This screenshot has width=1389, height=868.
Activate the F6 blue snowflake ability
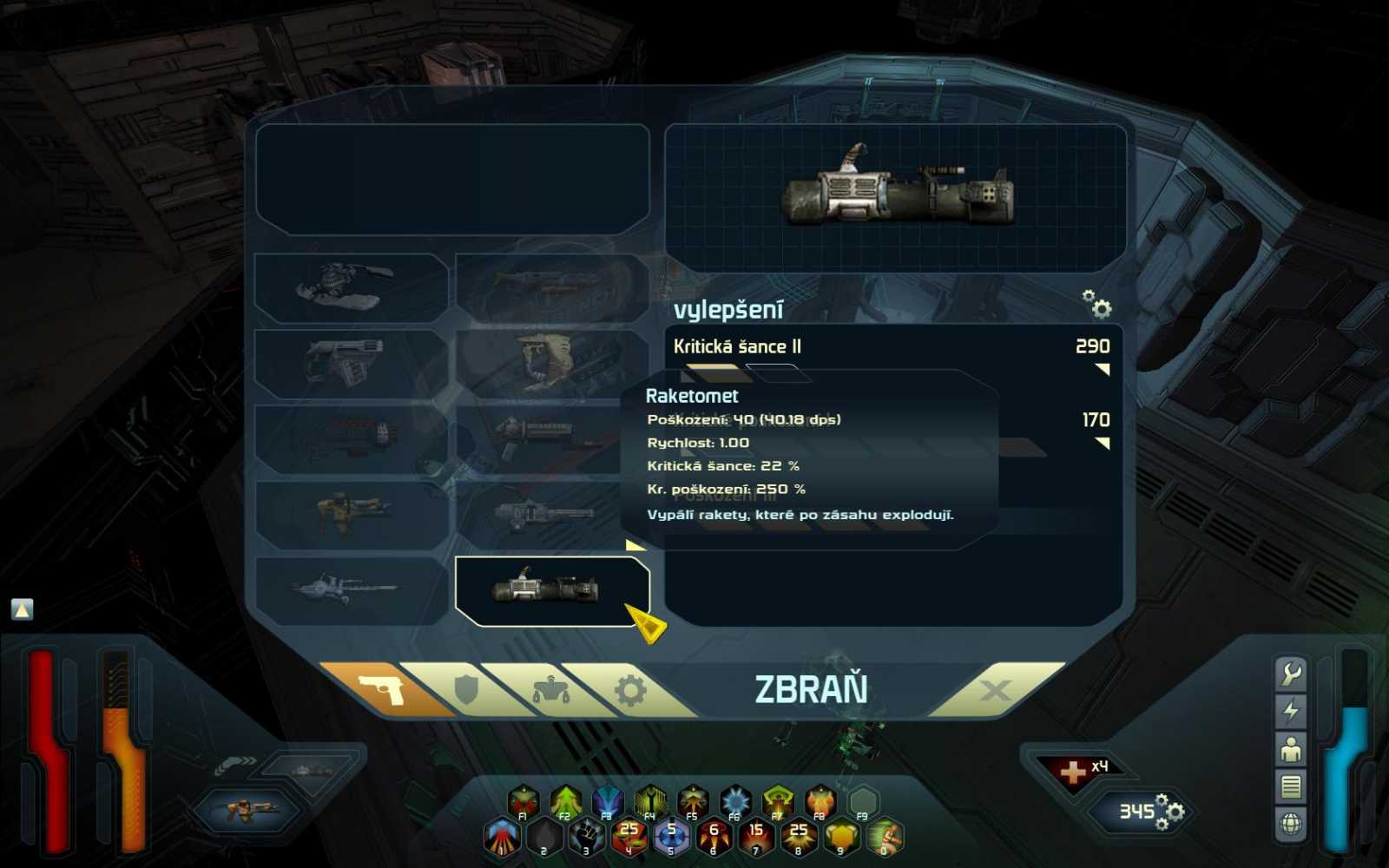point(734,799)
